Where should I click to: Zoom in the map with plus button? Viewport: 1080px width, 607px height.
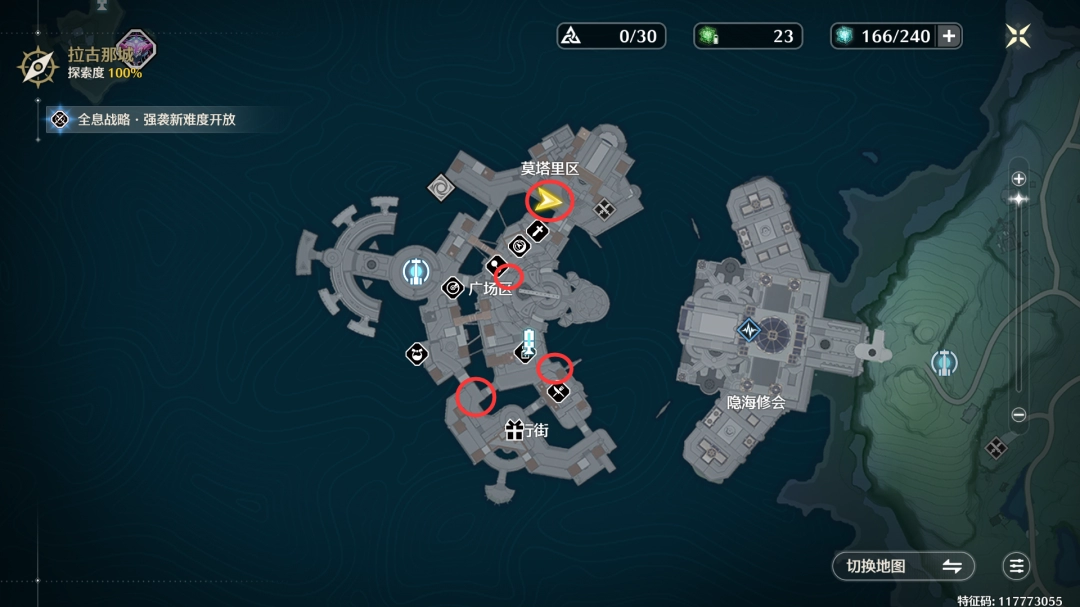pos(1018,179)
